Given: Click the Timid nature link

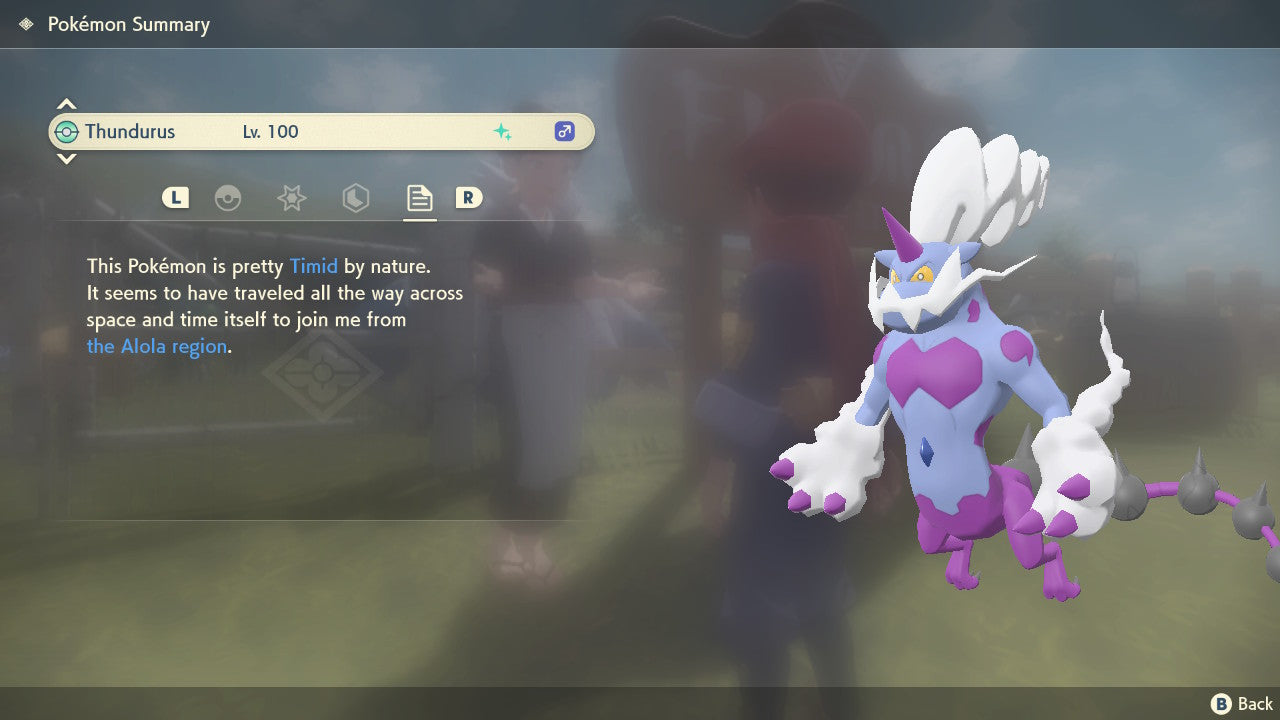Looking at the screenshot, I should (x=314, y=266).
